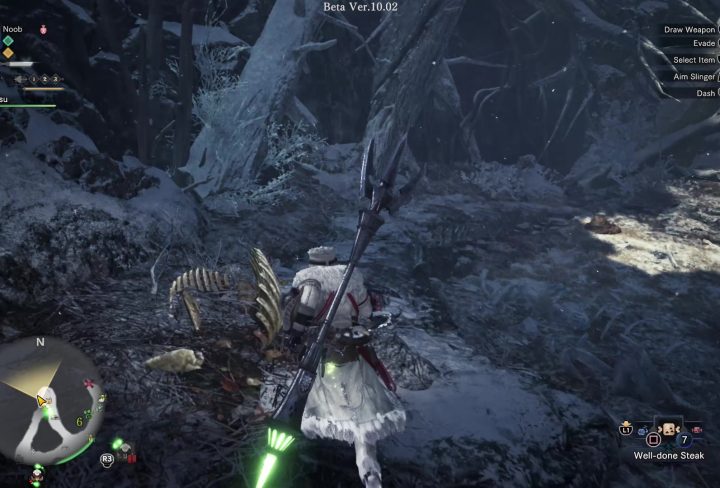Click the Noob player name
Screen dimensions: 720x488
12,29
